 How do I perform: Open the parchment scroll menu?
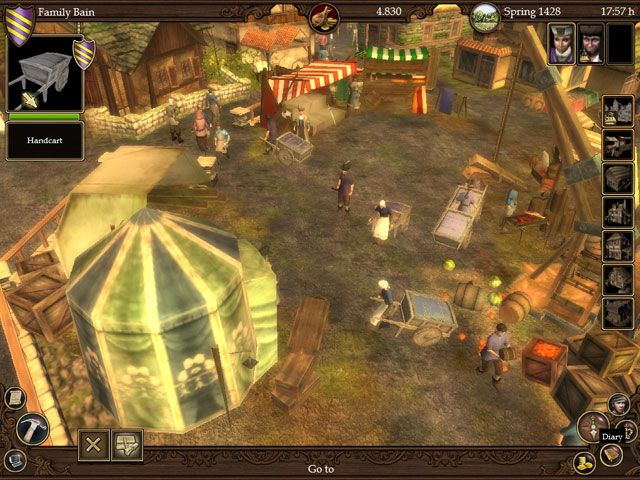click(15, 397)
